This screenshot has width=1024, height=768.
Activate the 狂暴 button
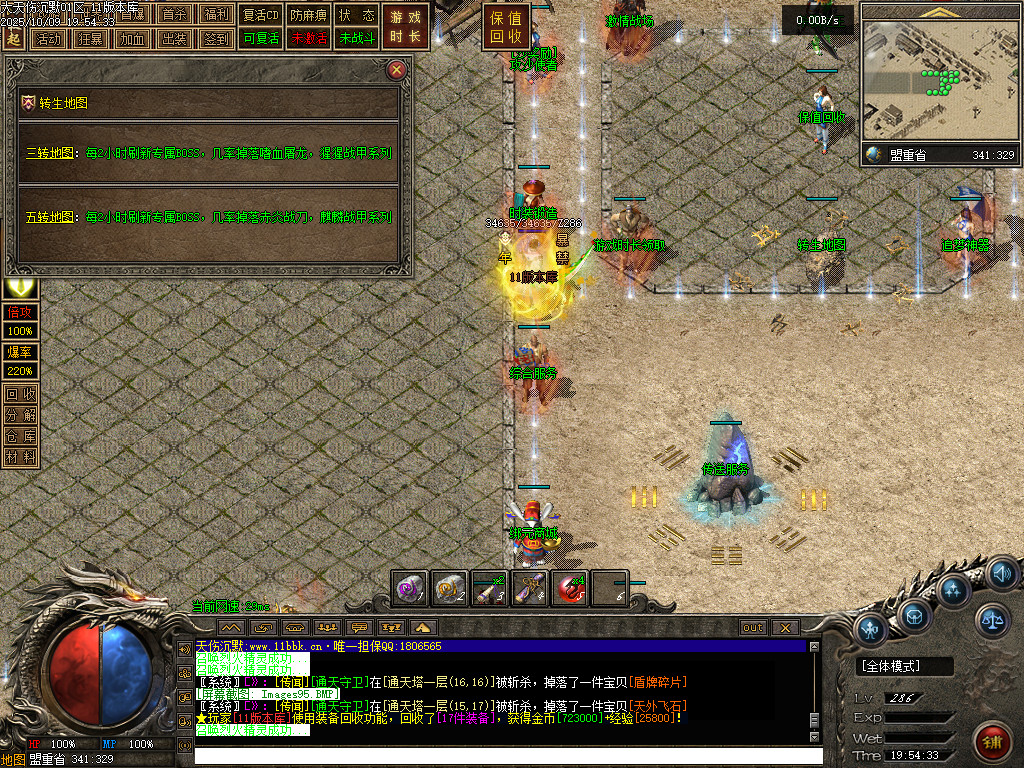[x=90, y=39]
